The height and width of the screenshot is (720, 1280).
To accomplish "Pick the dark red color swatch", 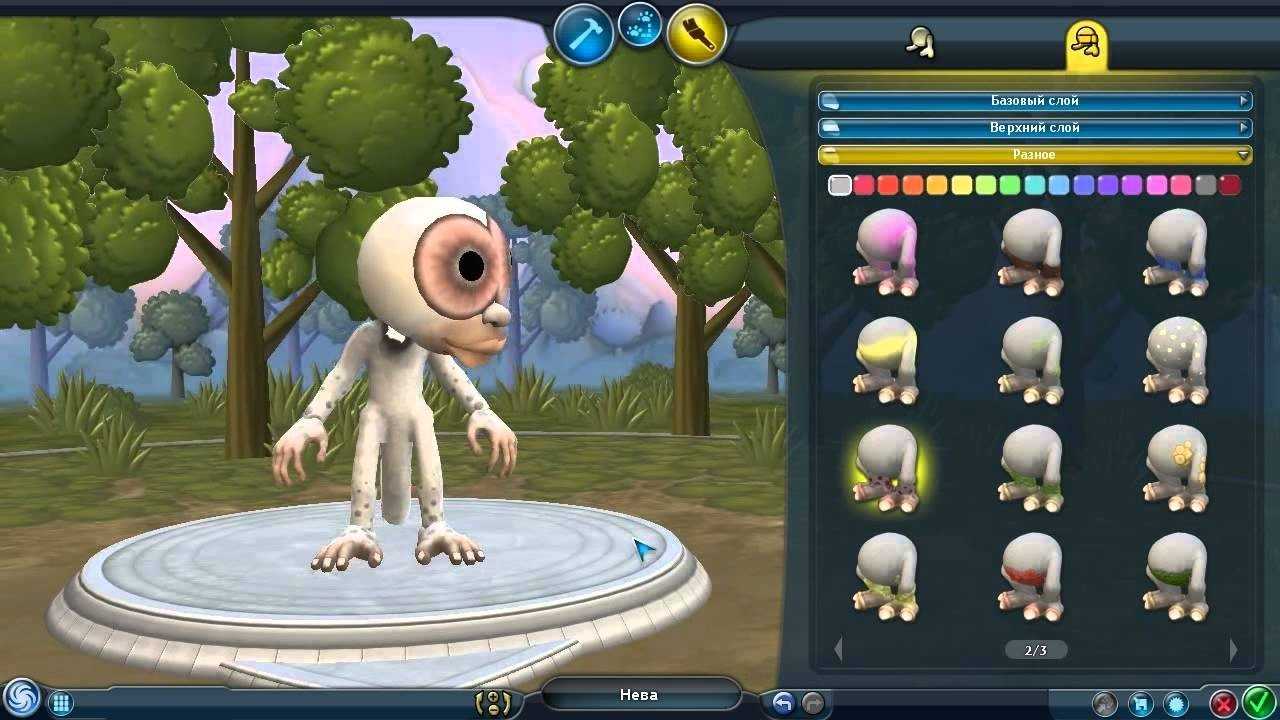I will click(x=1229, y=185).
